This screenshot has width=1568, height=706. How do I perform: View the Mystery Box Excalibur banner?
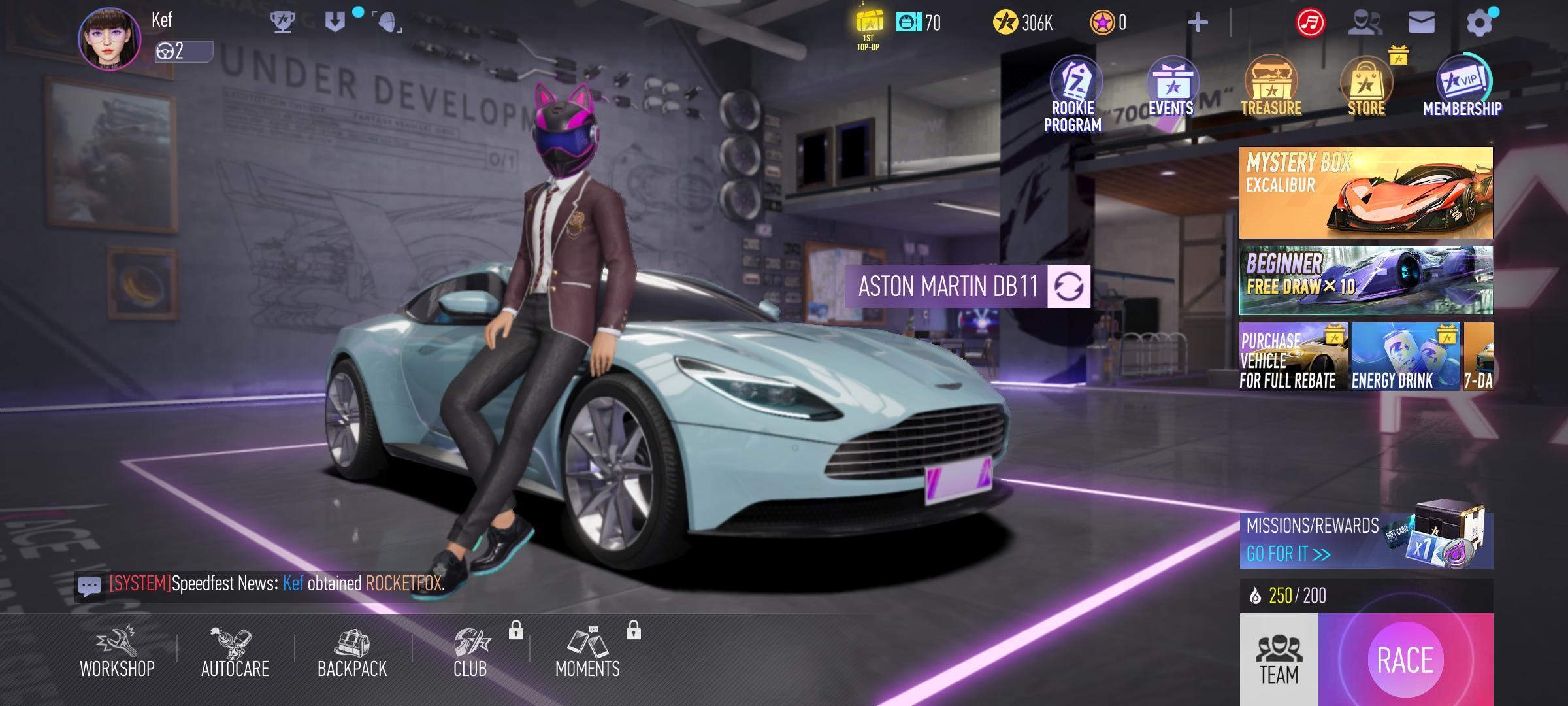(x=1365, y=193)
